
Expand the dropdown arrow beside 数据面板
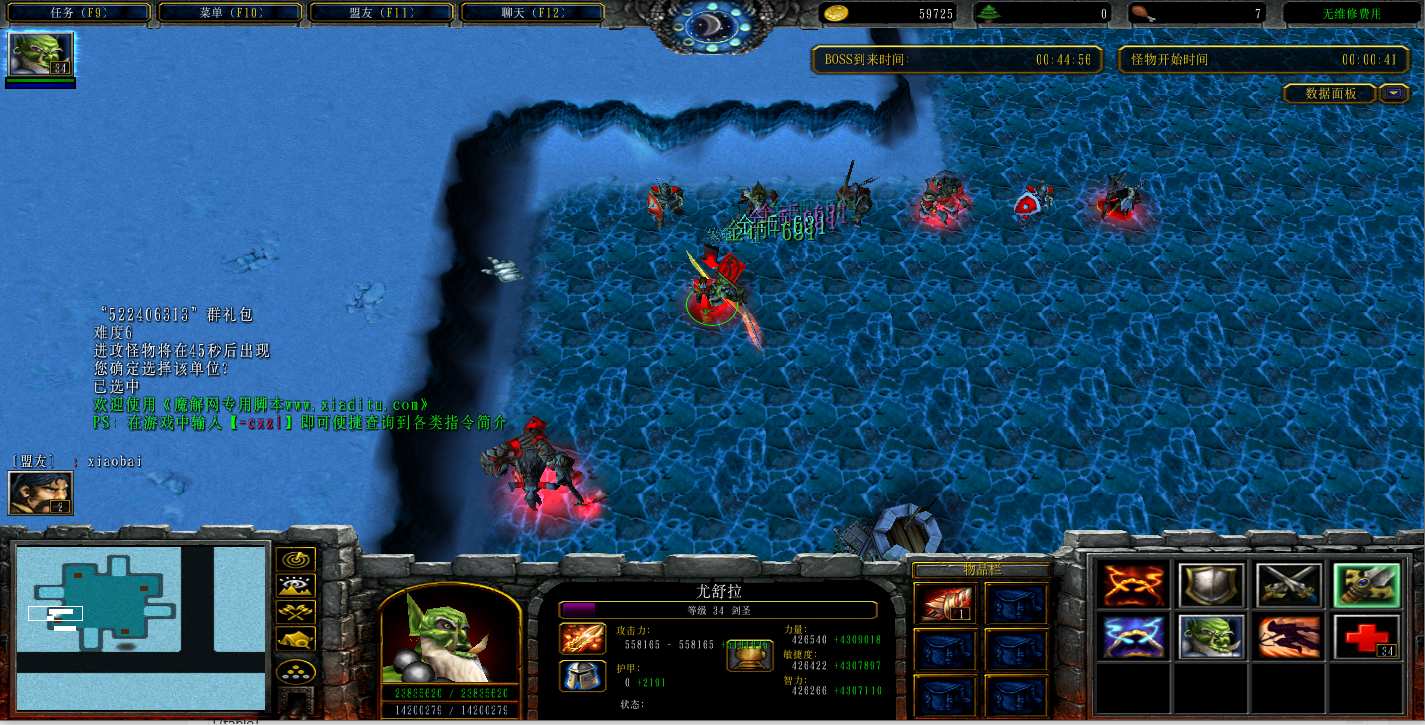[1394, 93]
